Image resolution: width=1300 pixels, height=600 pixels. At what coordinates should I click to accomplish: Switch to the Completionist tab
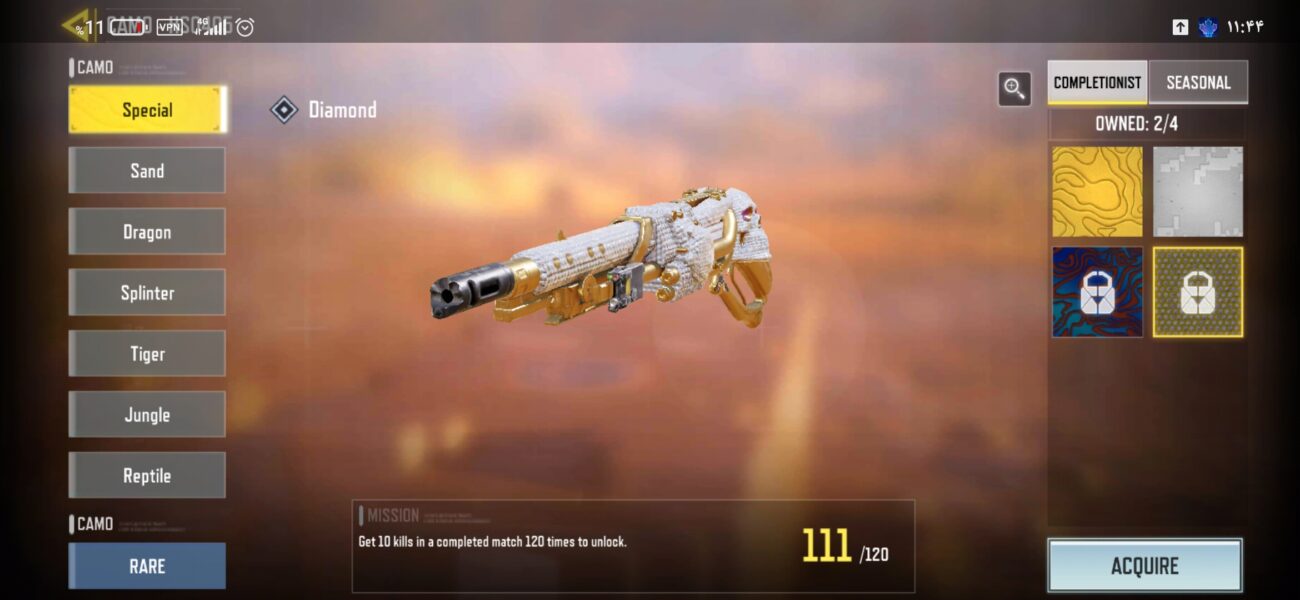click(x=1097, y=82)
